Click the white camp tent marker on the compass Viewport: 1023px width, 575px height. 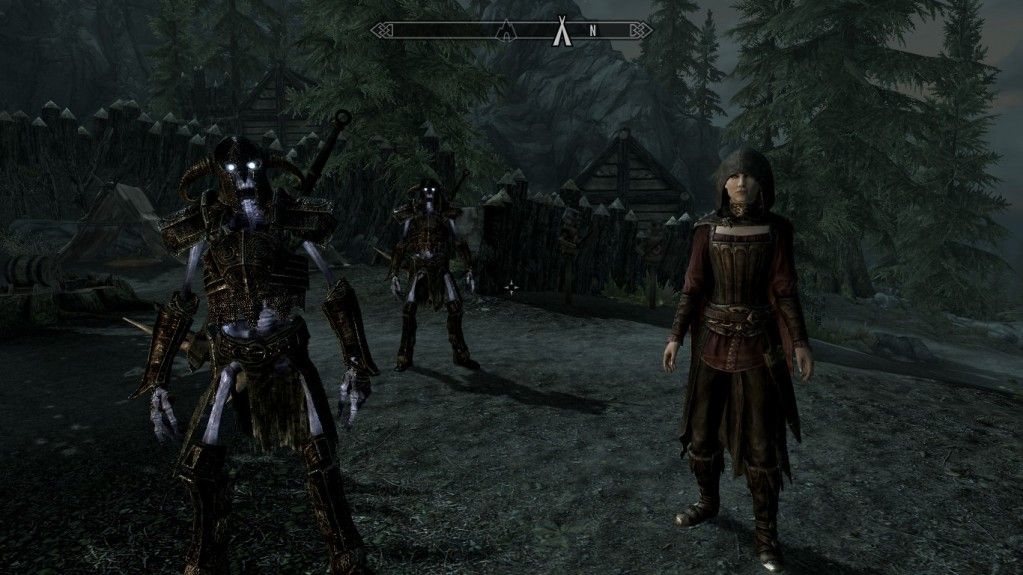click(560, 30)
